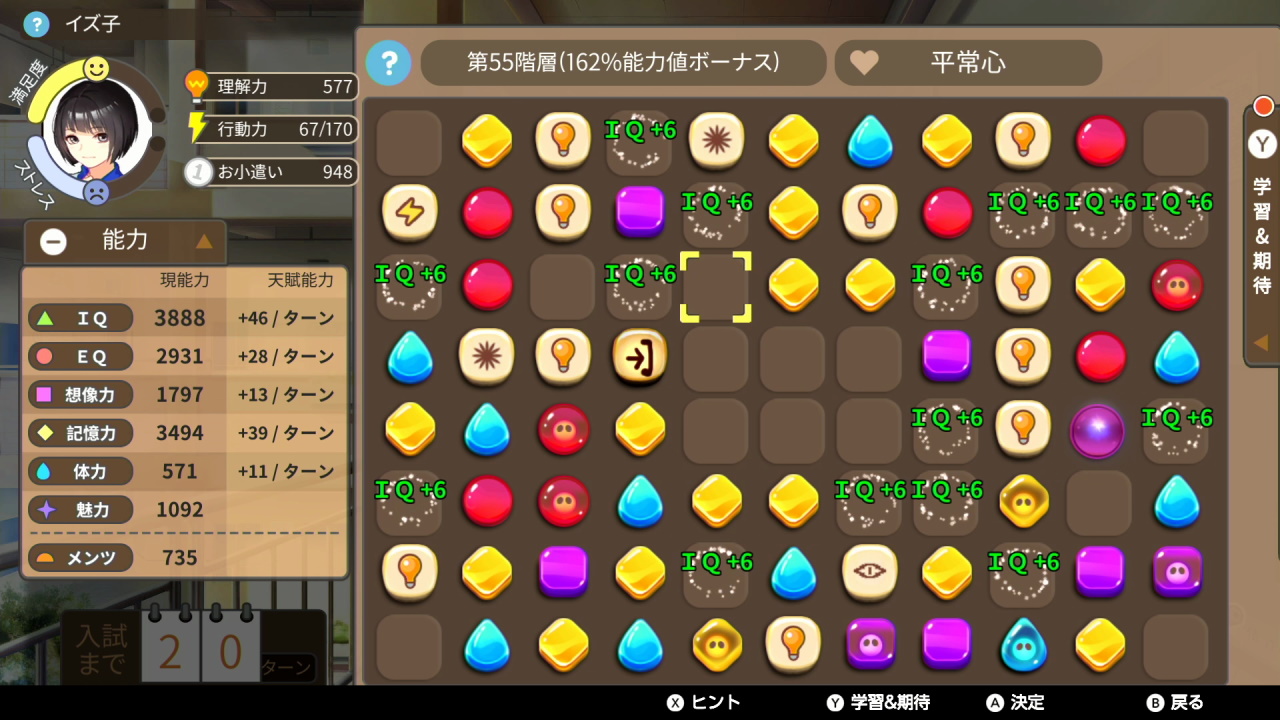Image resolution: width=1280 pixels, height=720 pixels.
Task: Click the heart icon beside 平常心
Action: coord(866,63)
